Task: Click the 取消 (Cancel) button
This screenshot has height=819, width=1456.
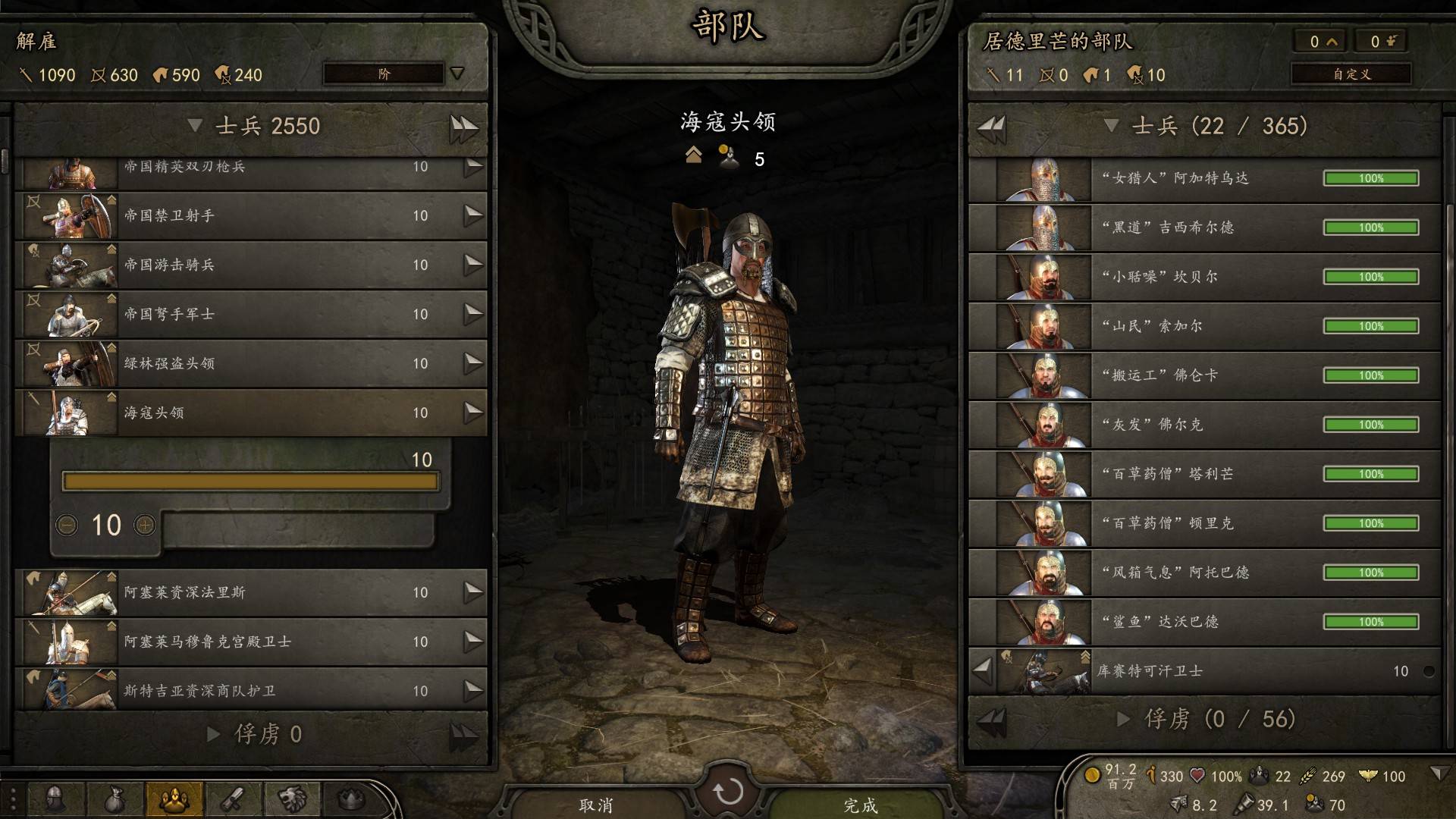Action: pyautogui.click(x=596, y=804)
